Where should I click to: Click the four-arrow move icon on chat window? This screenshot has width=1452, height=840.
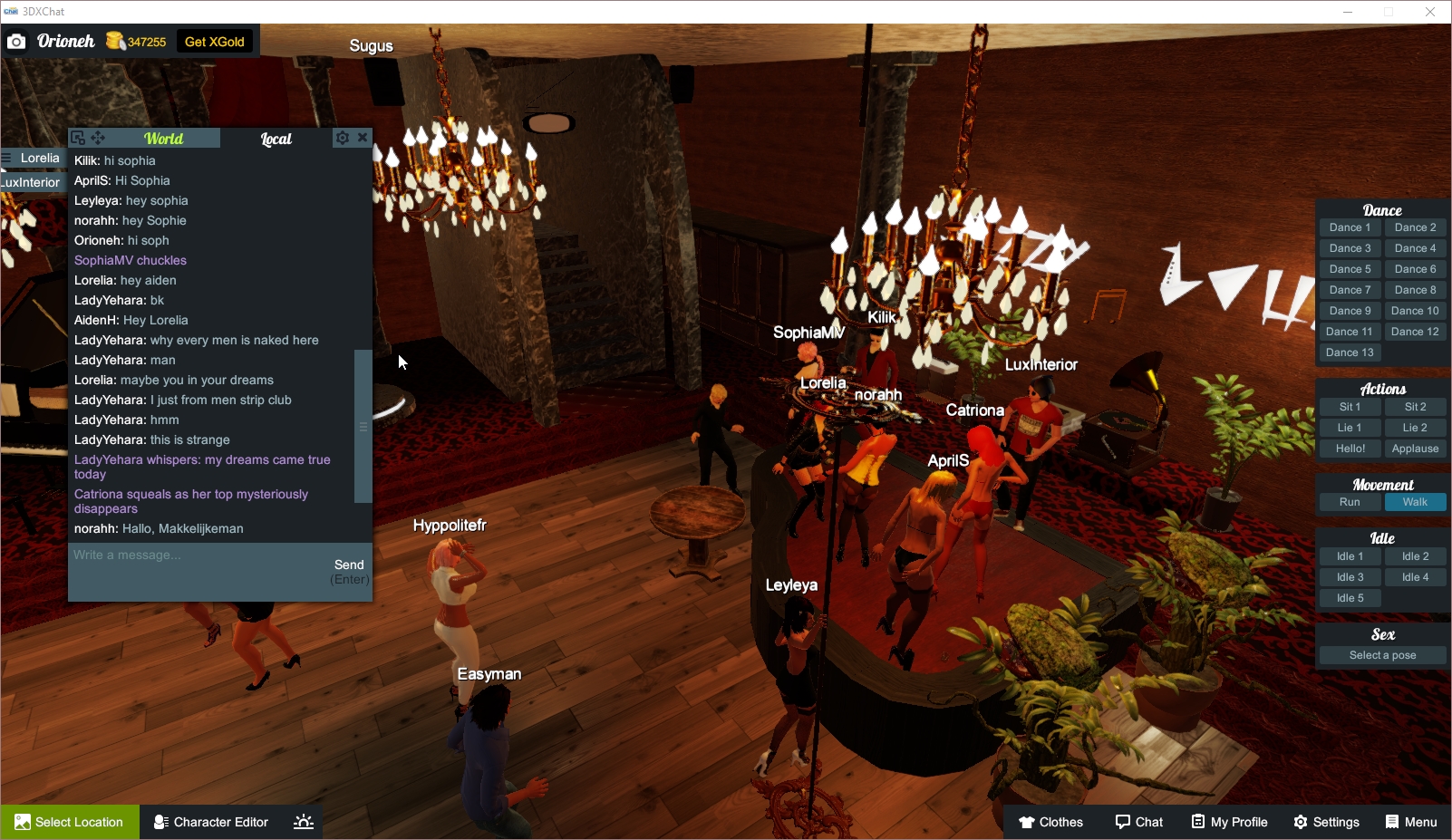tap(97, 137)
